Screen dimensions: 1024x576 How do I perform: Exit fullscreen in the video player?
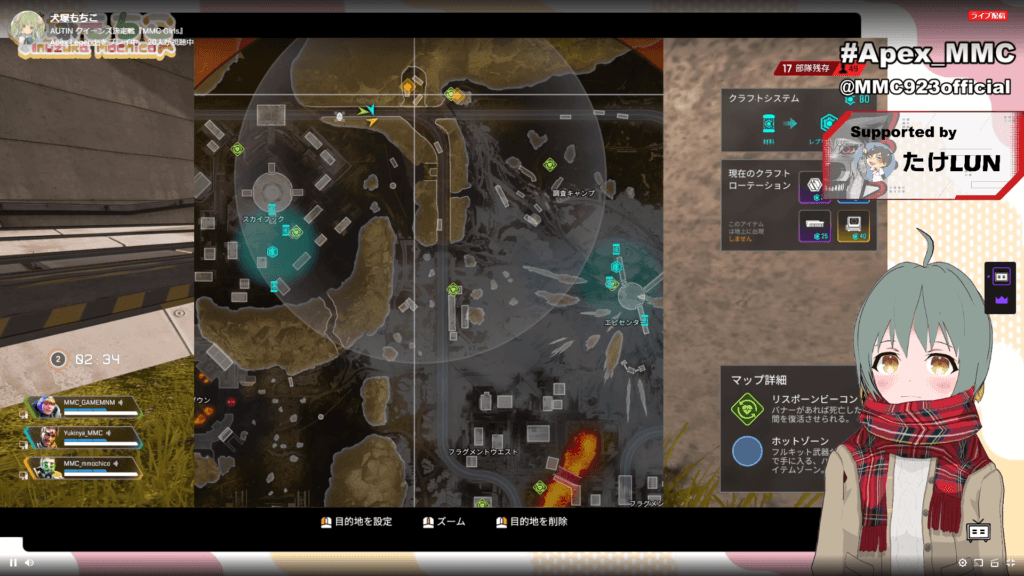[1010, 562]
